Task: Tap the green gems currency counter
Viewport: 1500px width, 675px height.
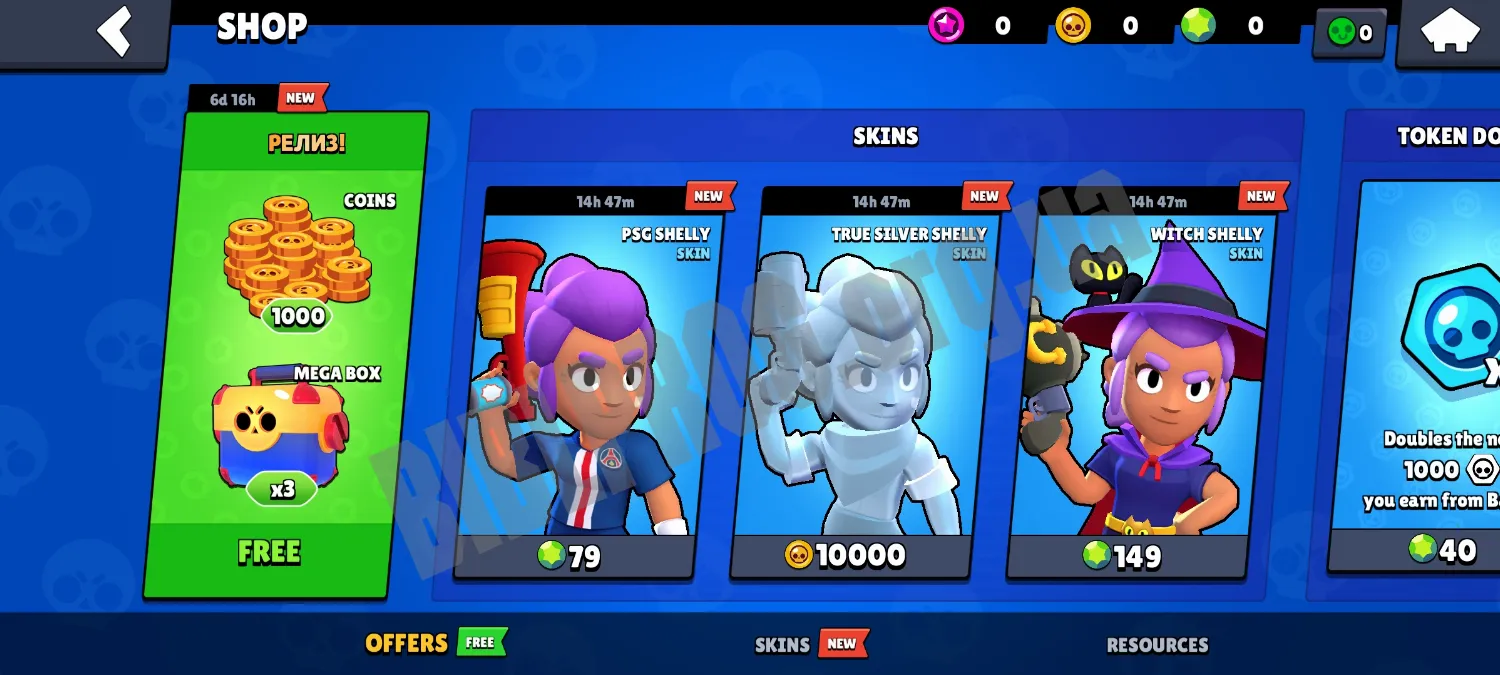Action: pos(1225,27)
